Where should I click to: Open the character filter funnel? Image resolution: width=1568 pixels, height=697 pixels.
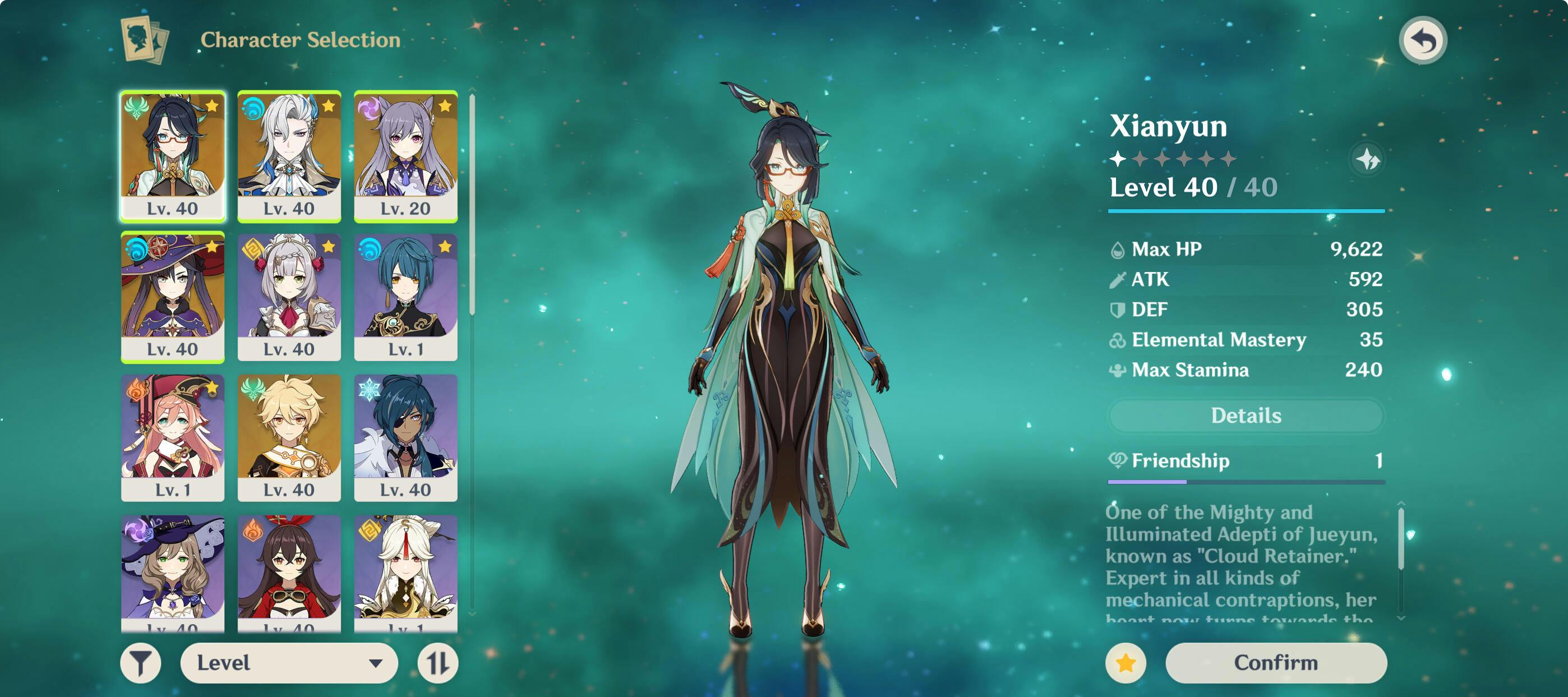141,662
